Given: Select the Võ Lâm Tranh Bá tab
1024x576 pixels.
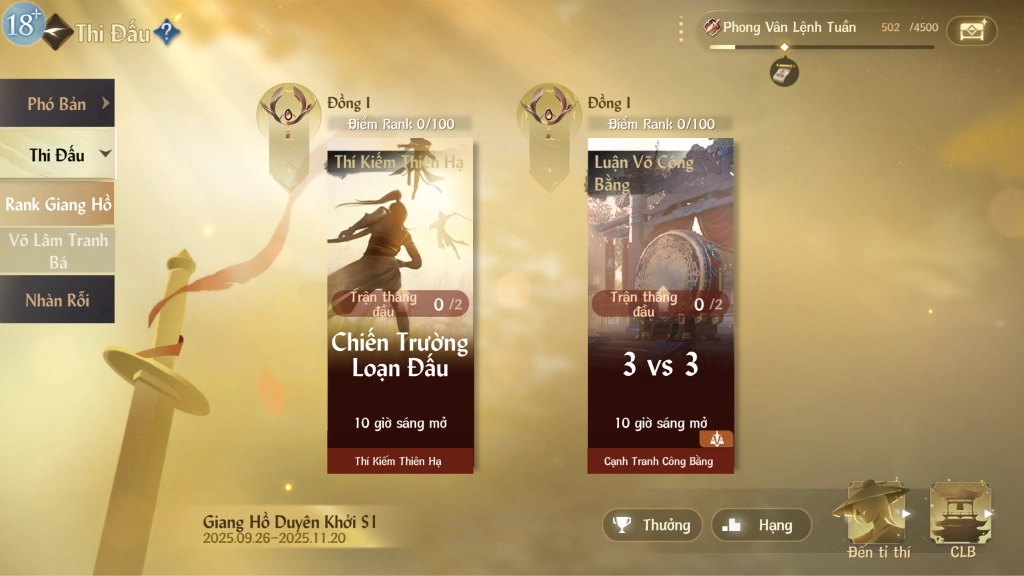Looking at the screenshot, I should (57, 250).
